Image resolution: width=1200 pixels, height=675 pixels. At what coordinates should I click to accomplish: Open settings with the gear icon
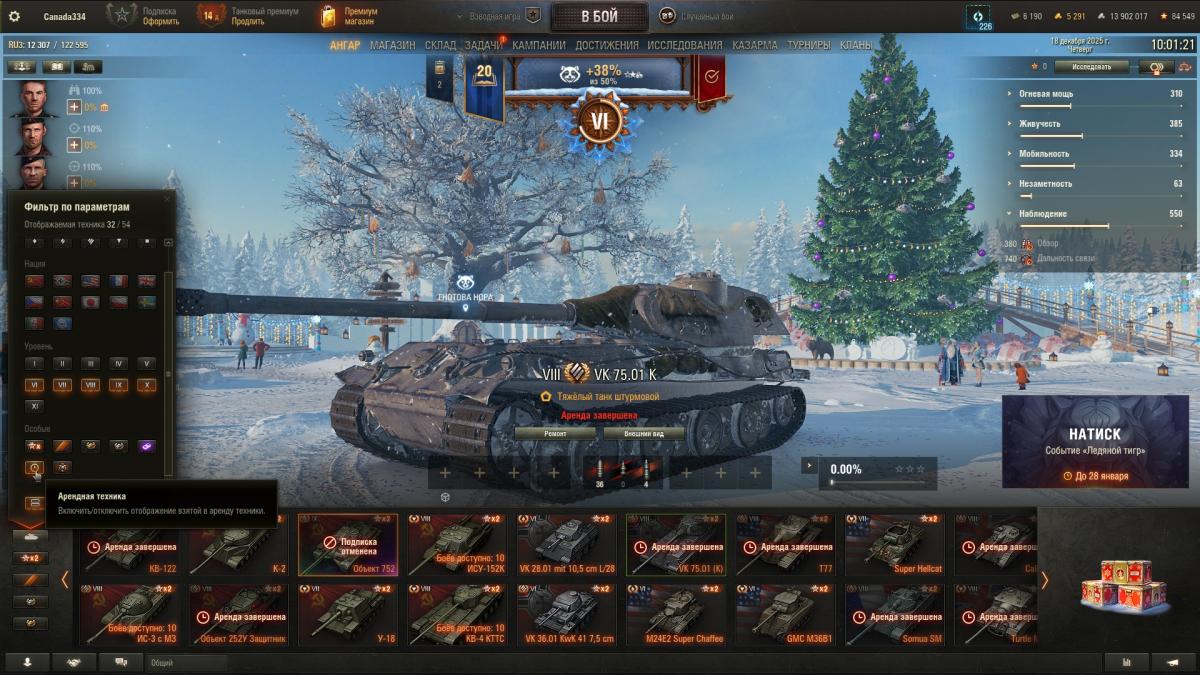(14, 16)
